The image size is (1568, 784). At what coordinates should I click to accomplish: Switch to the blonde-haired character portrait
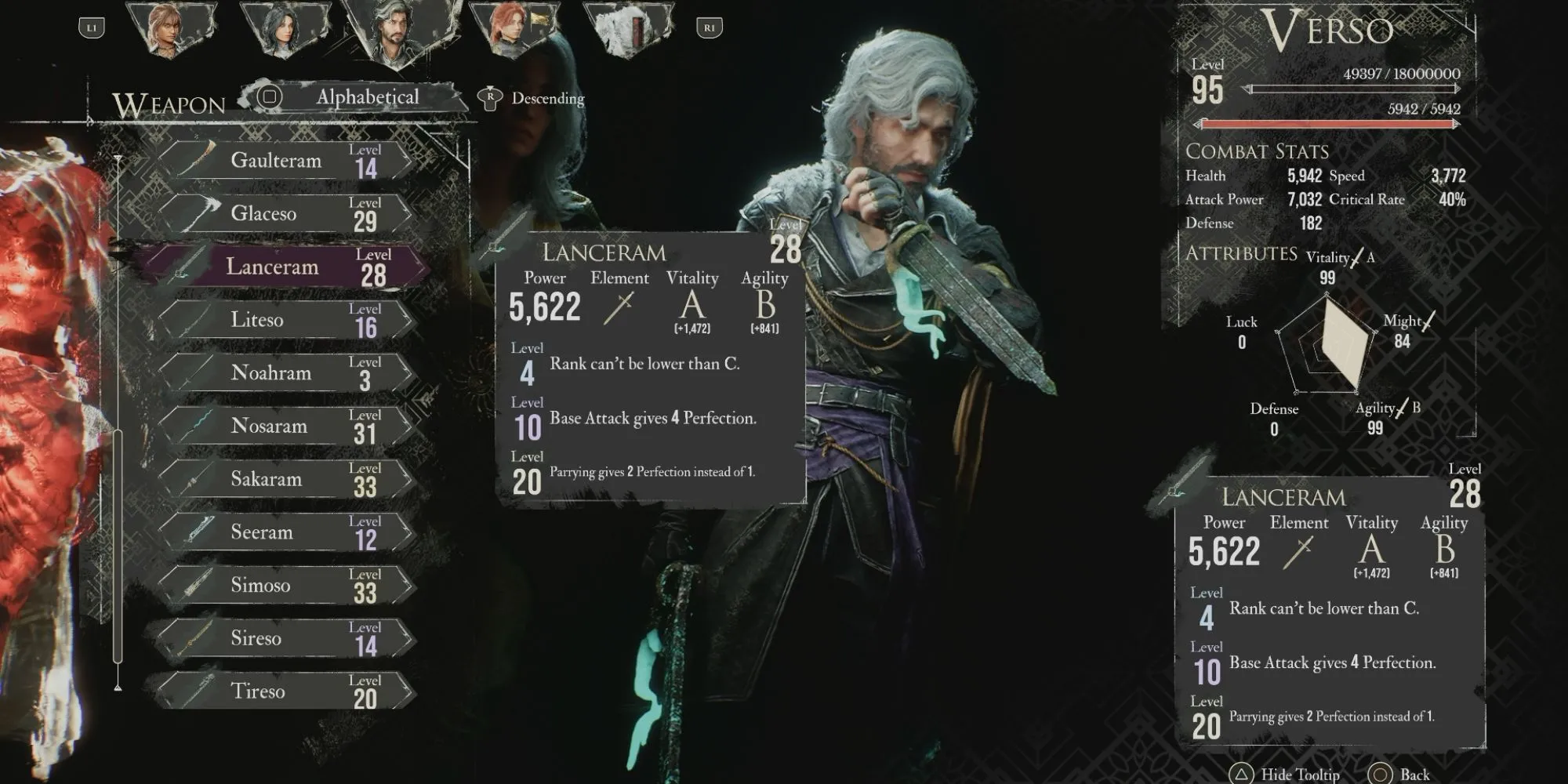168,30
